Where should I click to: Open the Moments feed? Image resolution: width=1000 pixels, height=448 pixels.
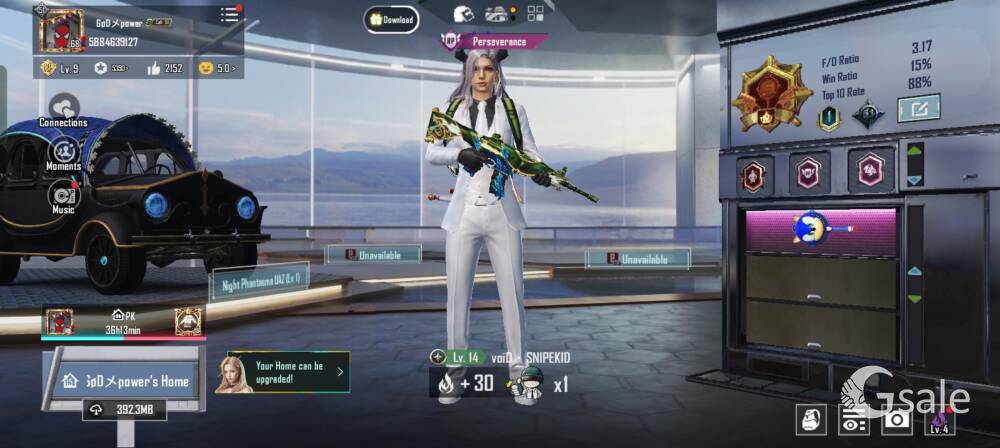[63, 153]
